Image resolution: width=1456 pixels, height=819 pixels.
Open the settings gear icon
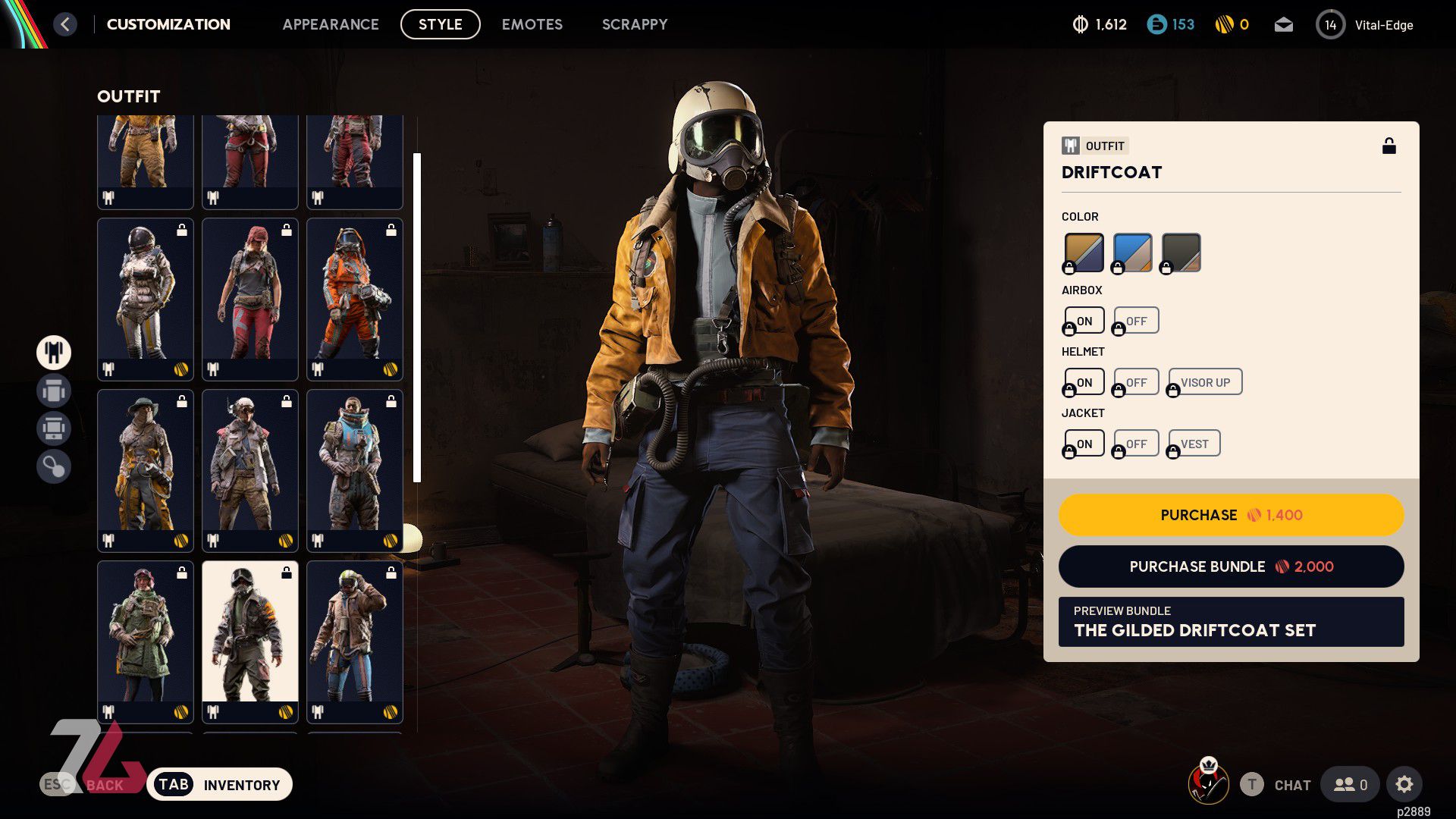pyautogui.click(x=1404, y=784)
